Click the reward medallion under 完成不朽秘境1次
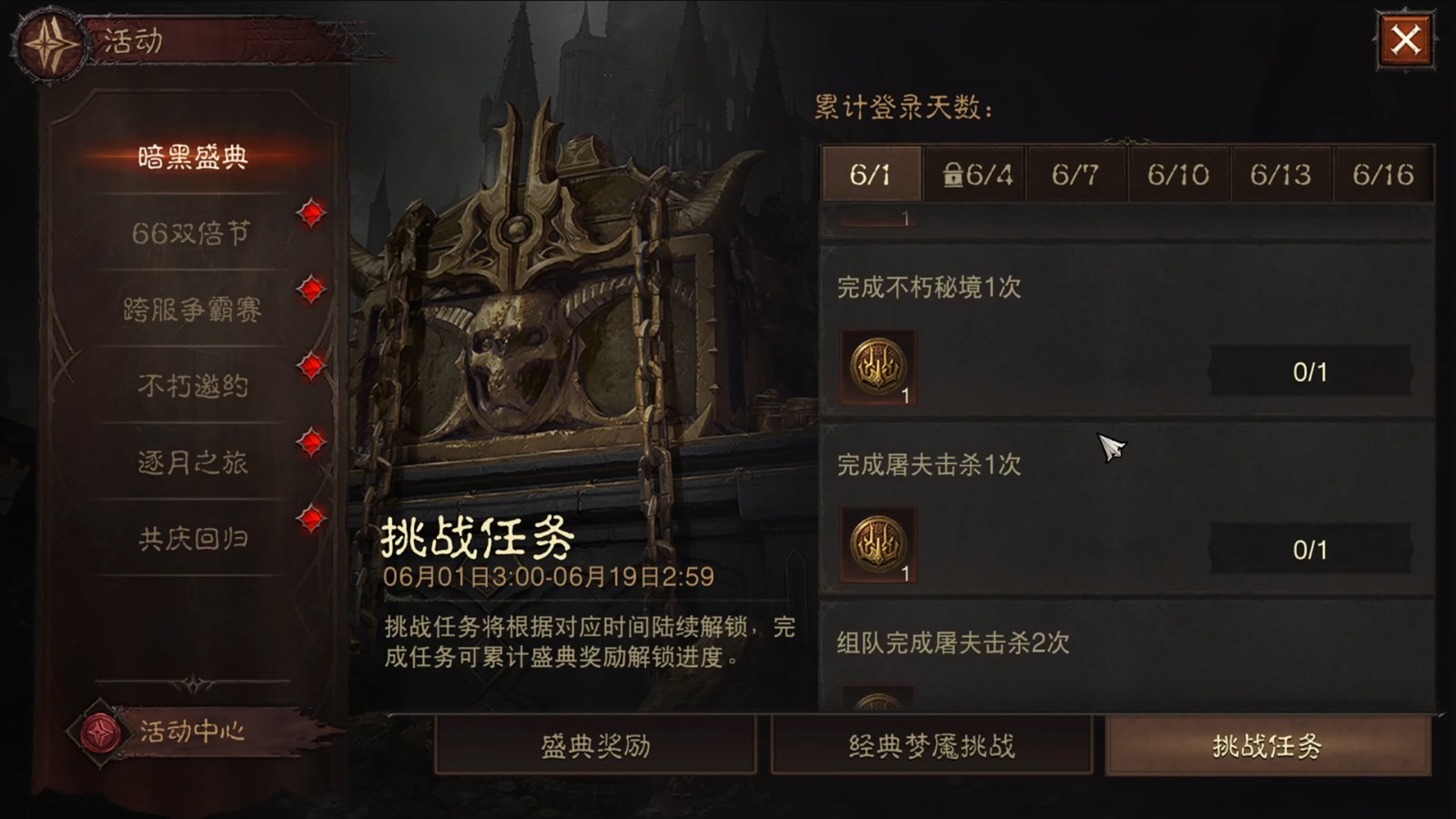The image size is (1456, 819). click(x=878, y=369)
